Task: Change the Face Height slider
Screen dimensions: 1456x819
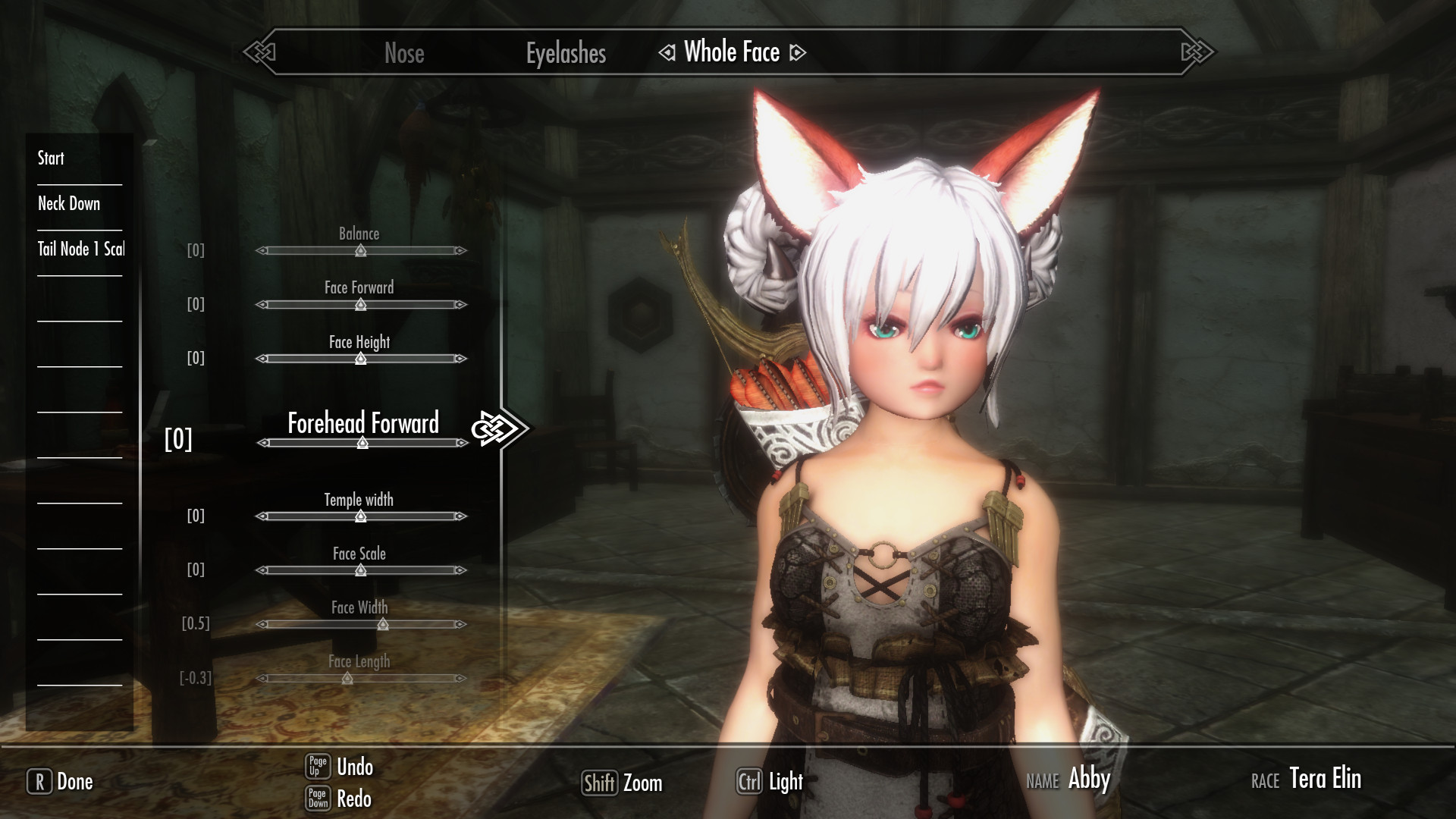Action: click(361, 359)
